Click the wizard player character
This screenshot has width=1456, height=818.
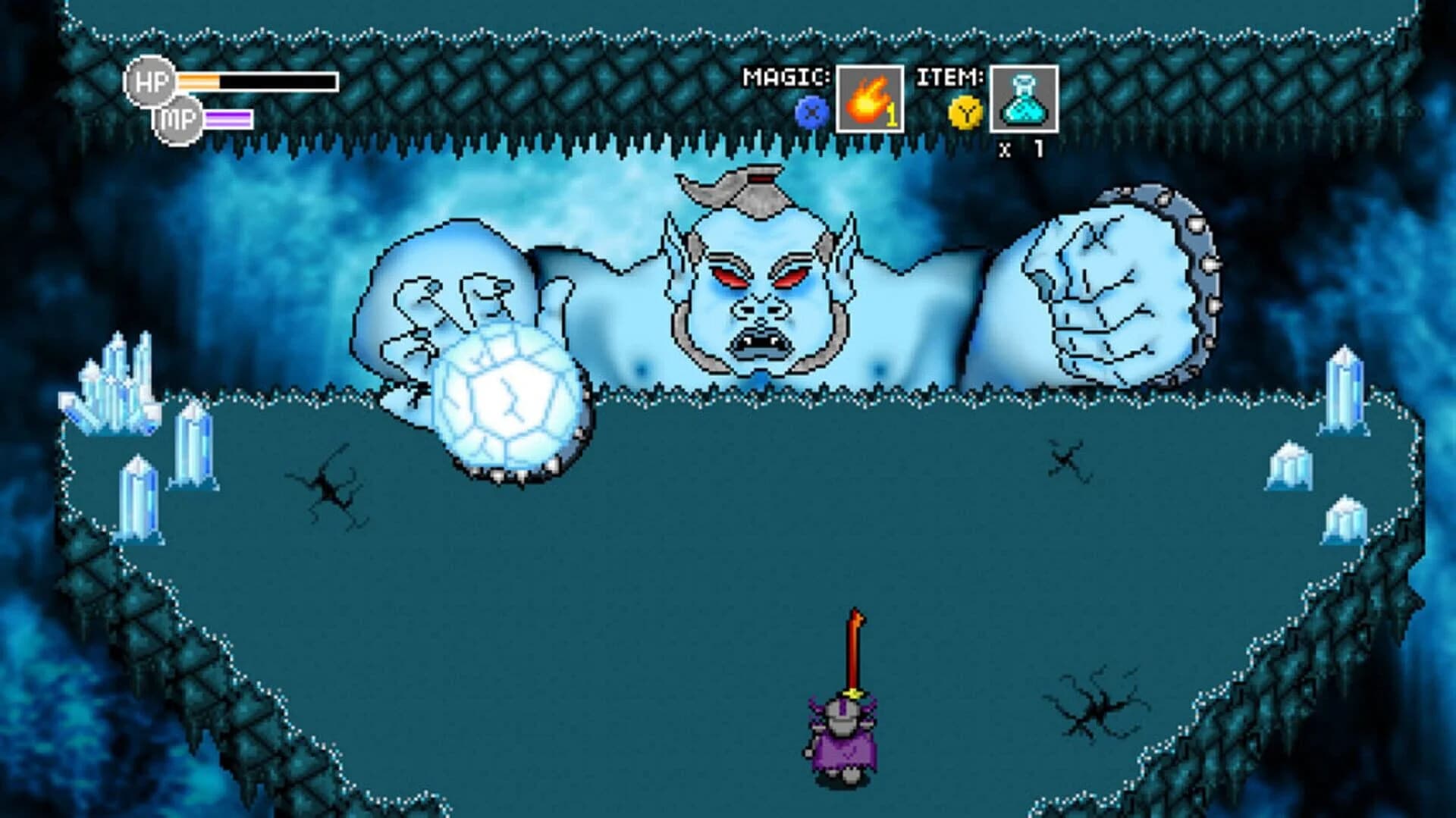pyautogui.click(x=842, y=747)
